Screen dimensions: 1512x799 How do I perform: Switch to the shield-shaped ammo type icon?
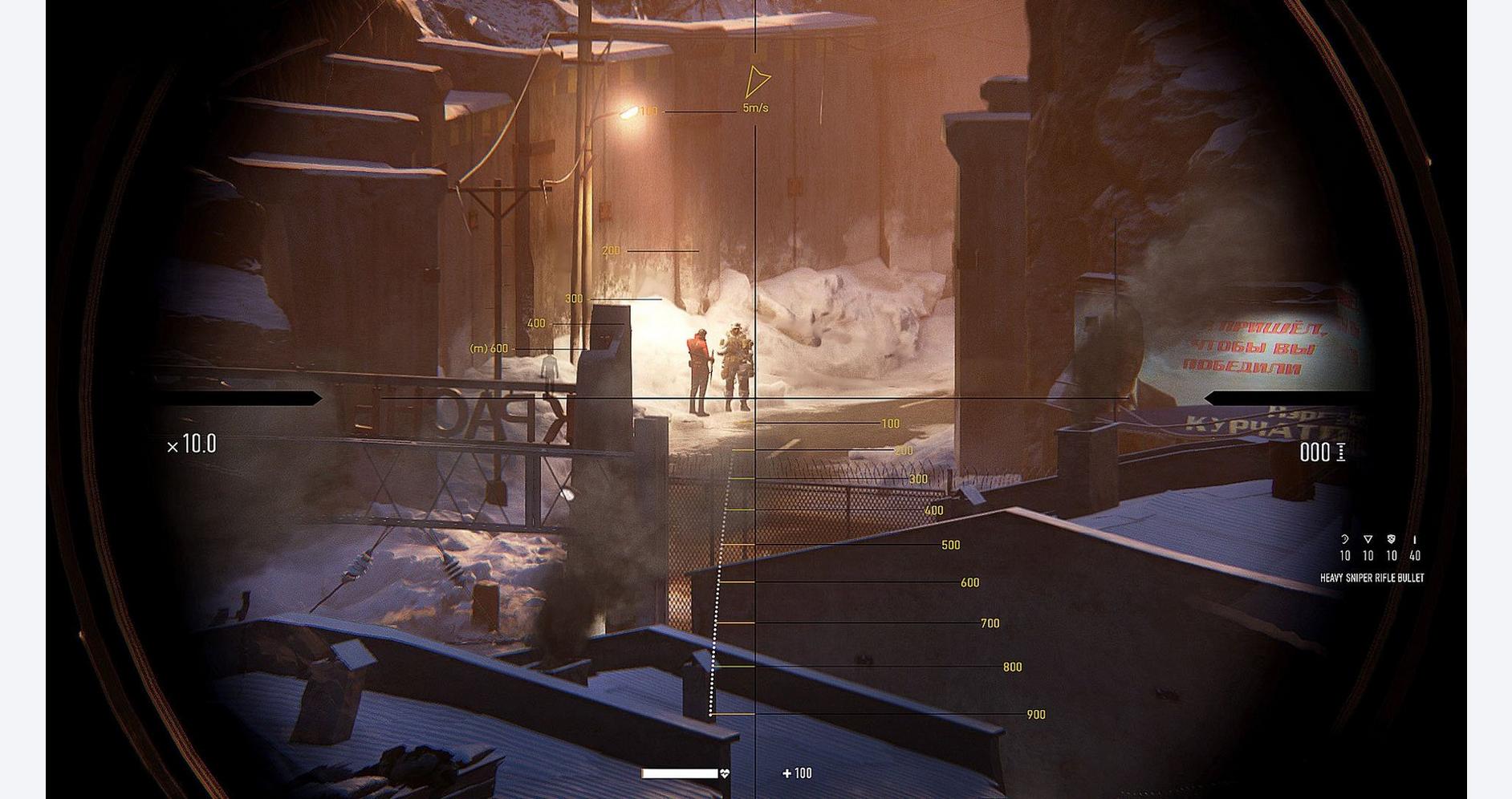click(x=1392, y=539)
